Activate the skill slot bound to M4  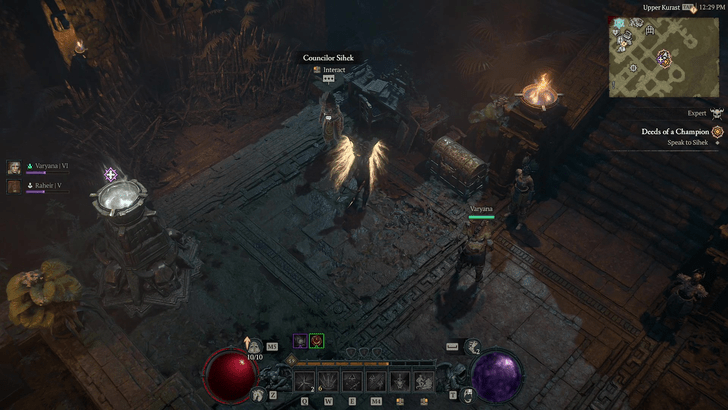(x=376, y=381)
